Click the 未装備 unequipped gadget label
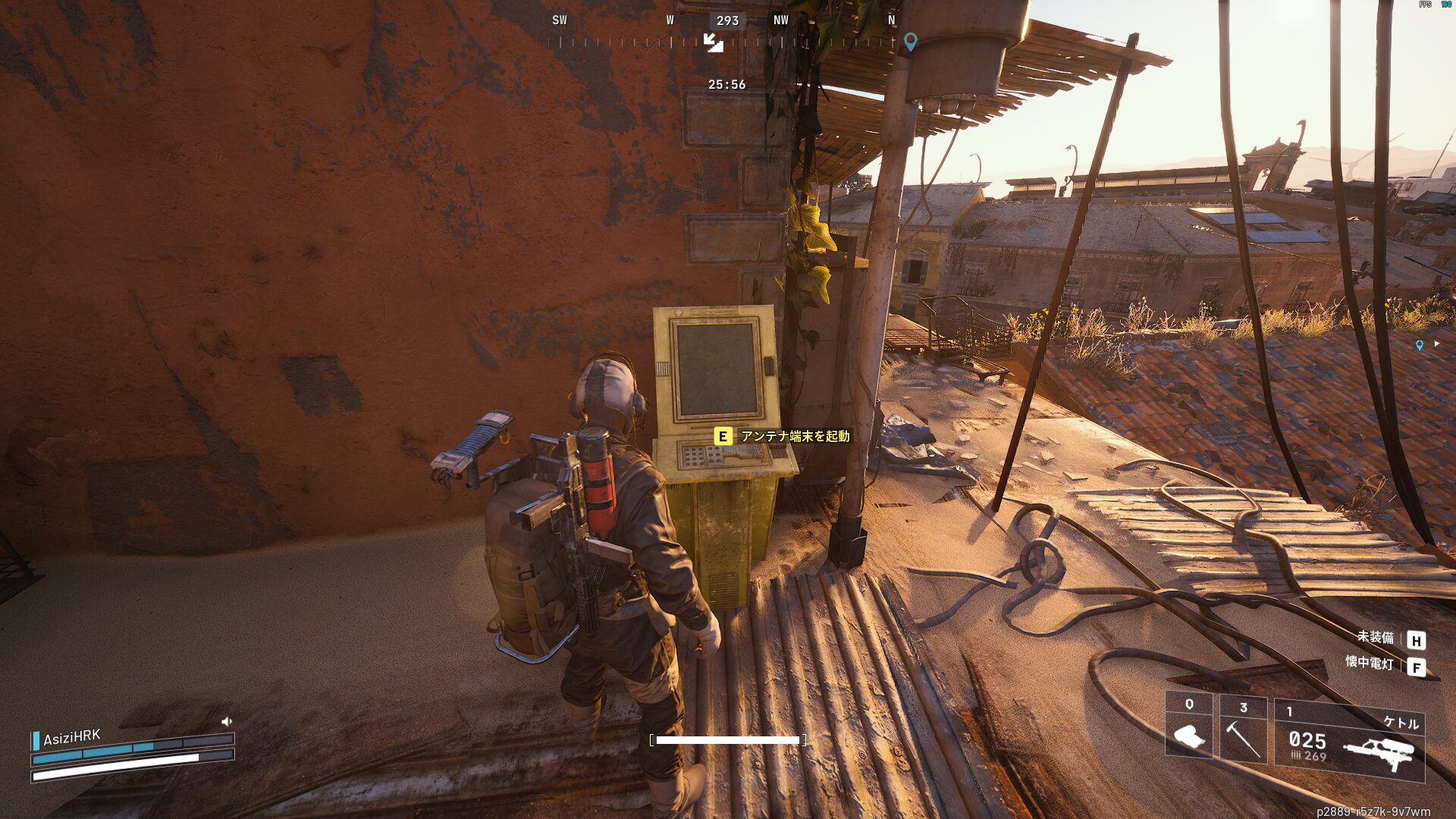Viewport: 1456px width, 819px height. click(x=1375, y=637)
